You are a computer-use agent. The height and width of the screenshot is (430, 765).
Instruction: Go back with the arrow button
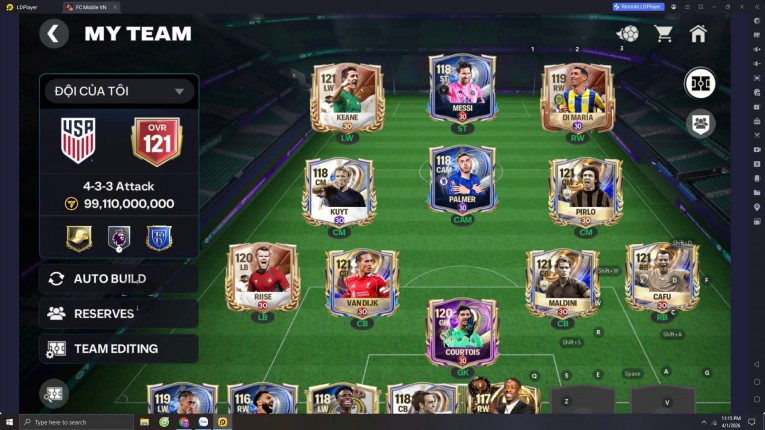click(54, 34)
